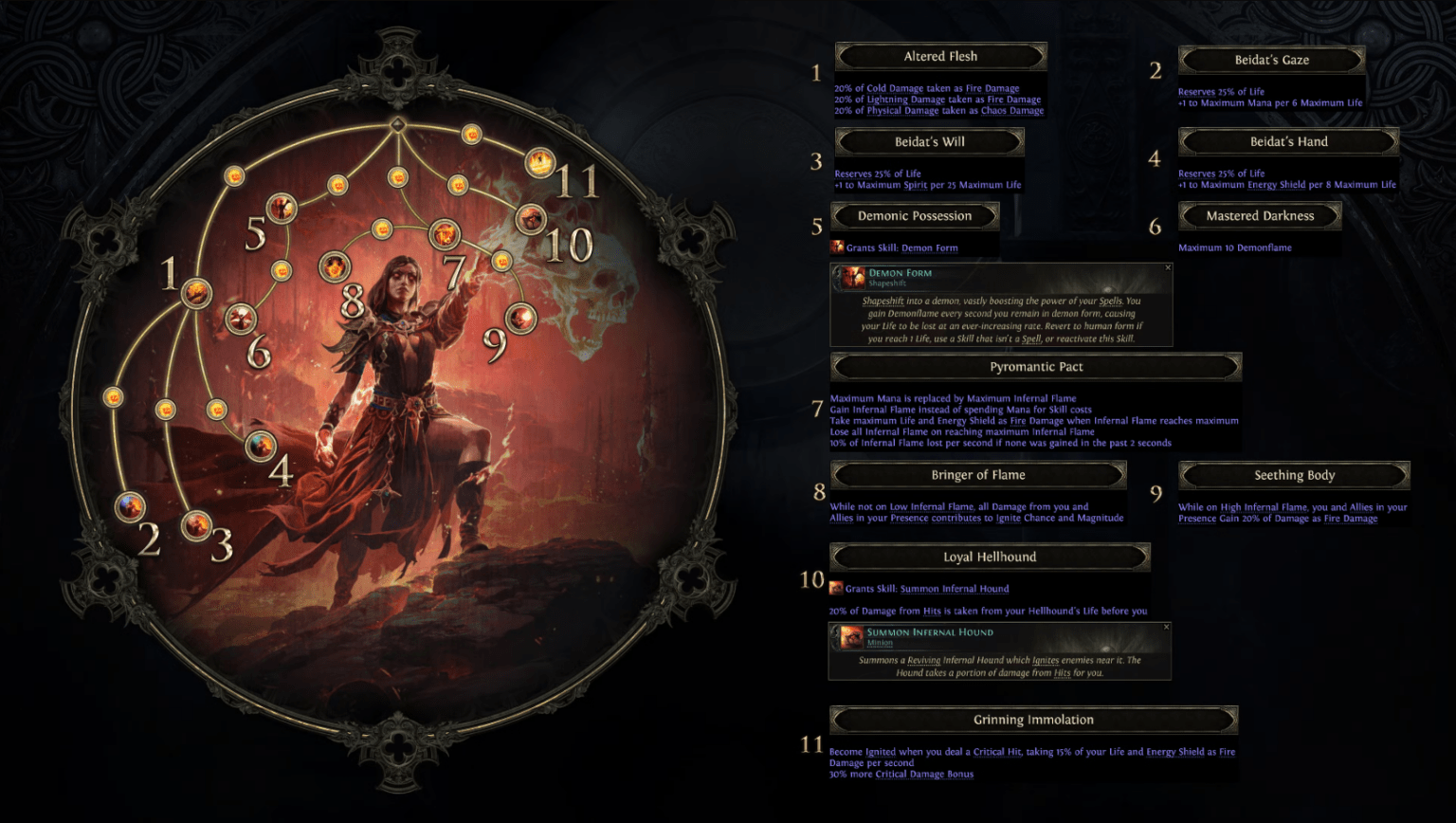Close the Demon Form tooltip

tap(1169, 268)
